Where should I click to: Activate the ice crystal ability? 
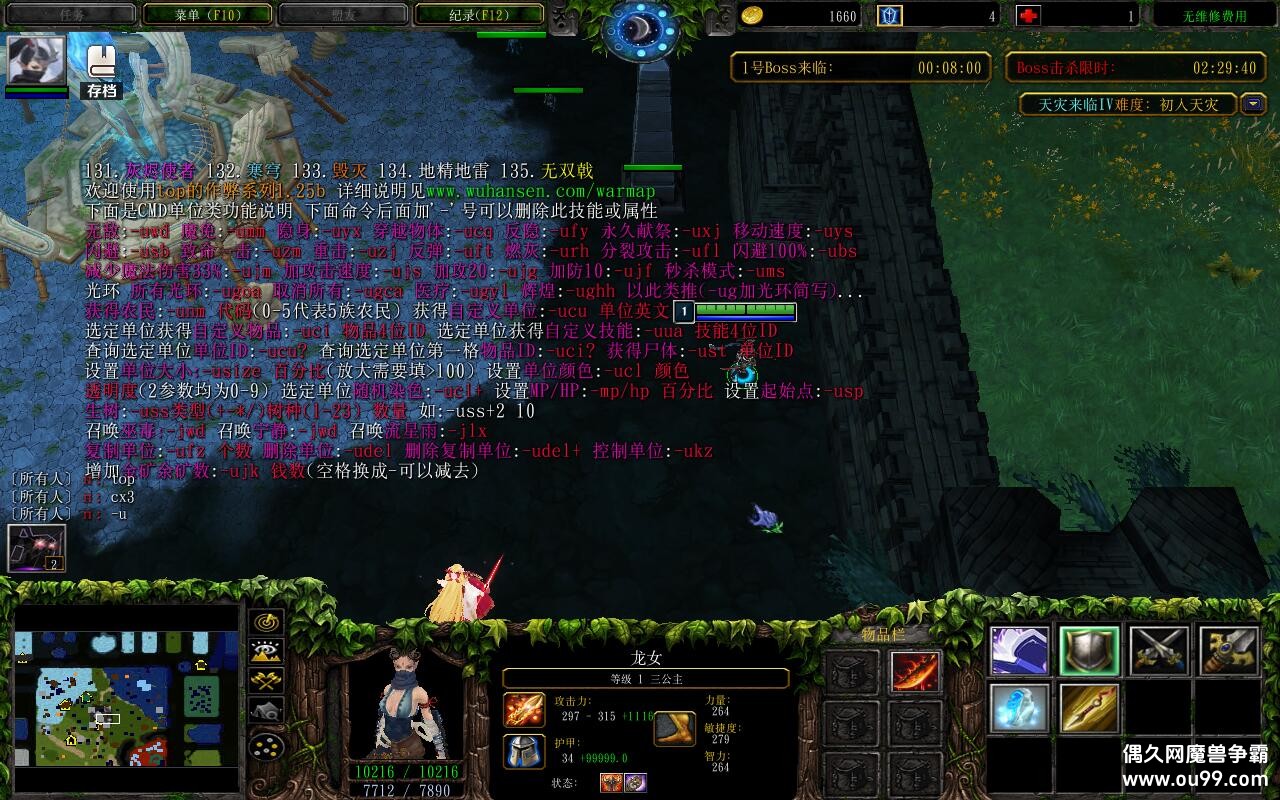coord(1019,708)
